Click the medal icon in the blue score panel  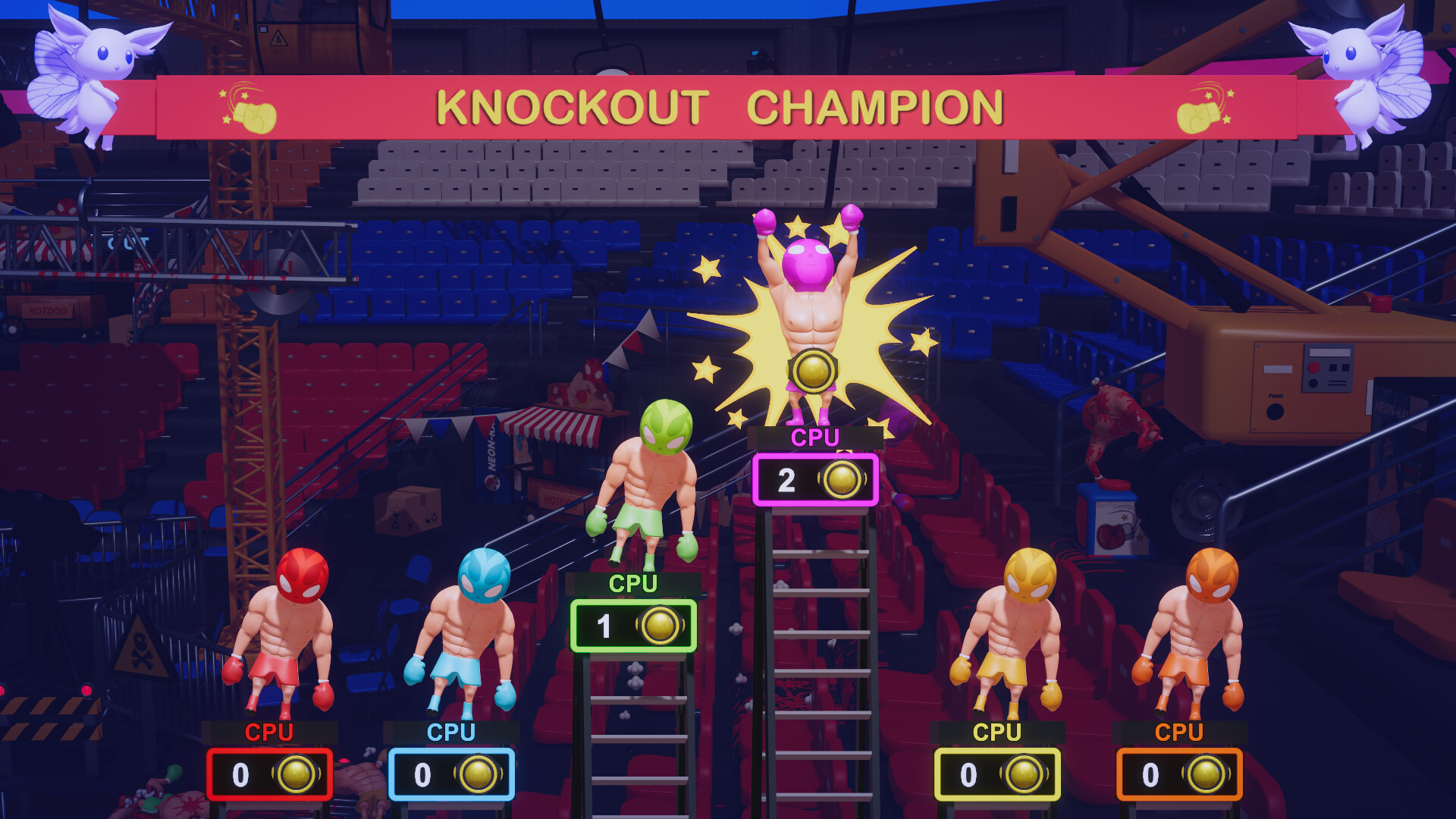[x=478, y=775]
